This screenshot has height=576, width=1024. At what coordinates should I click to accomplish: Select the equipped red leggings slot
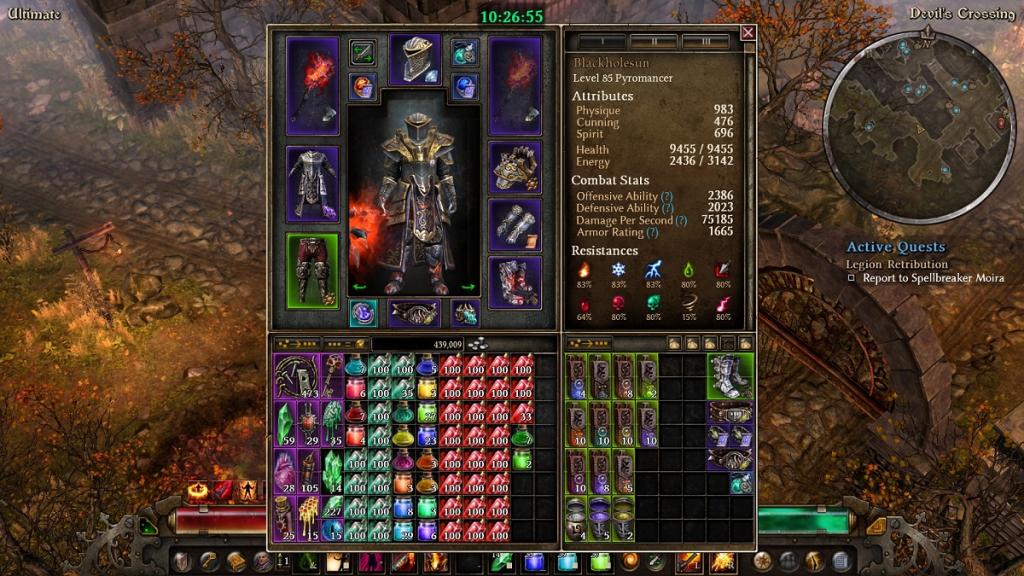(313, 271)
